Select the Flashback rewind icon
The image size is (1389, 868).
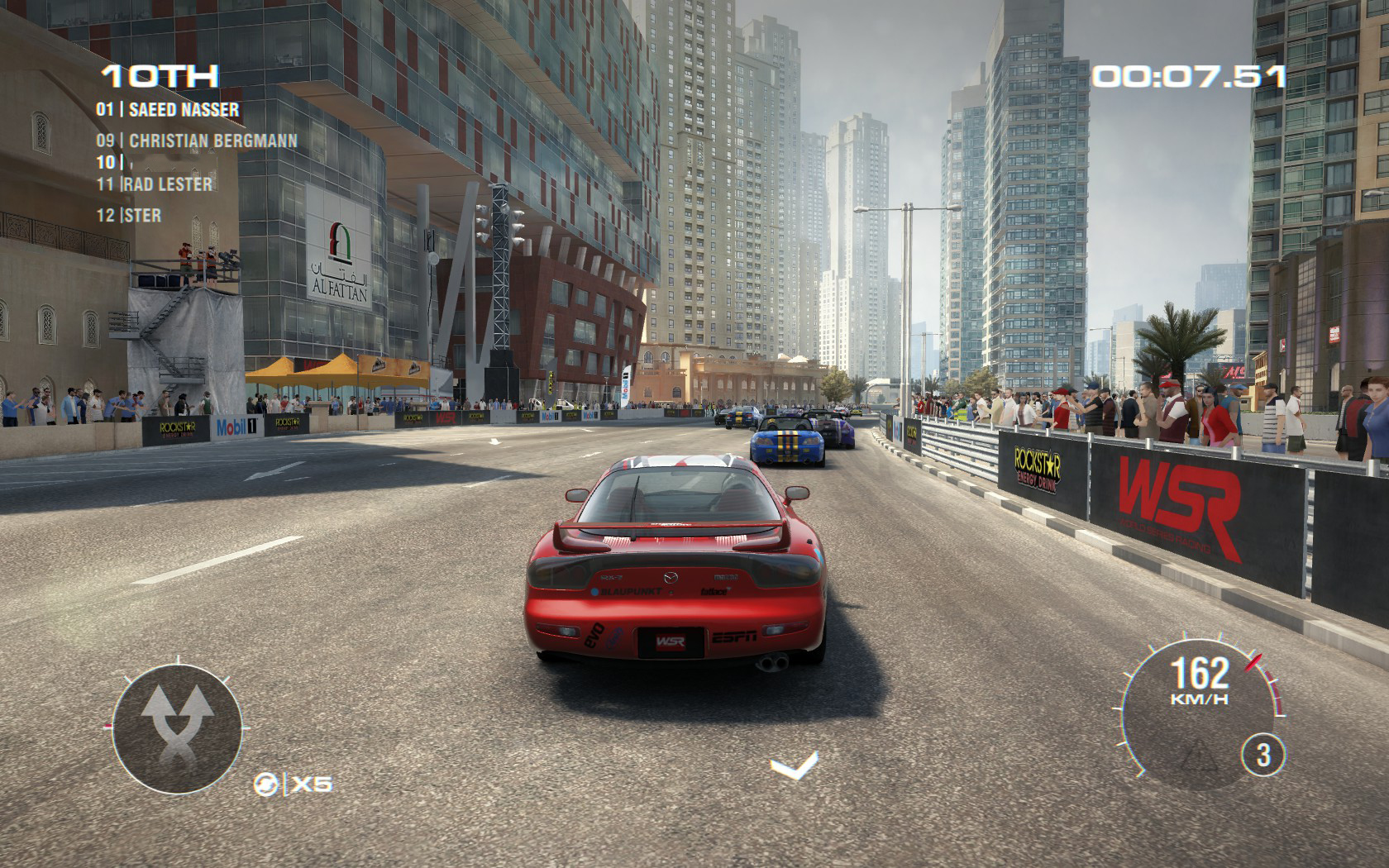point(266,783)
